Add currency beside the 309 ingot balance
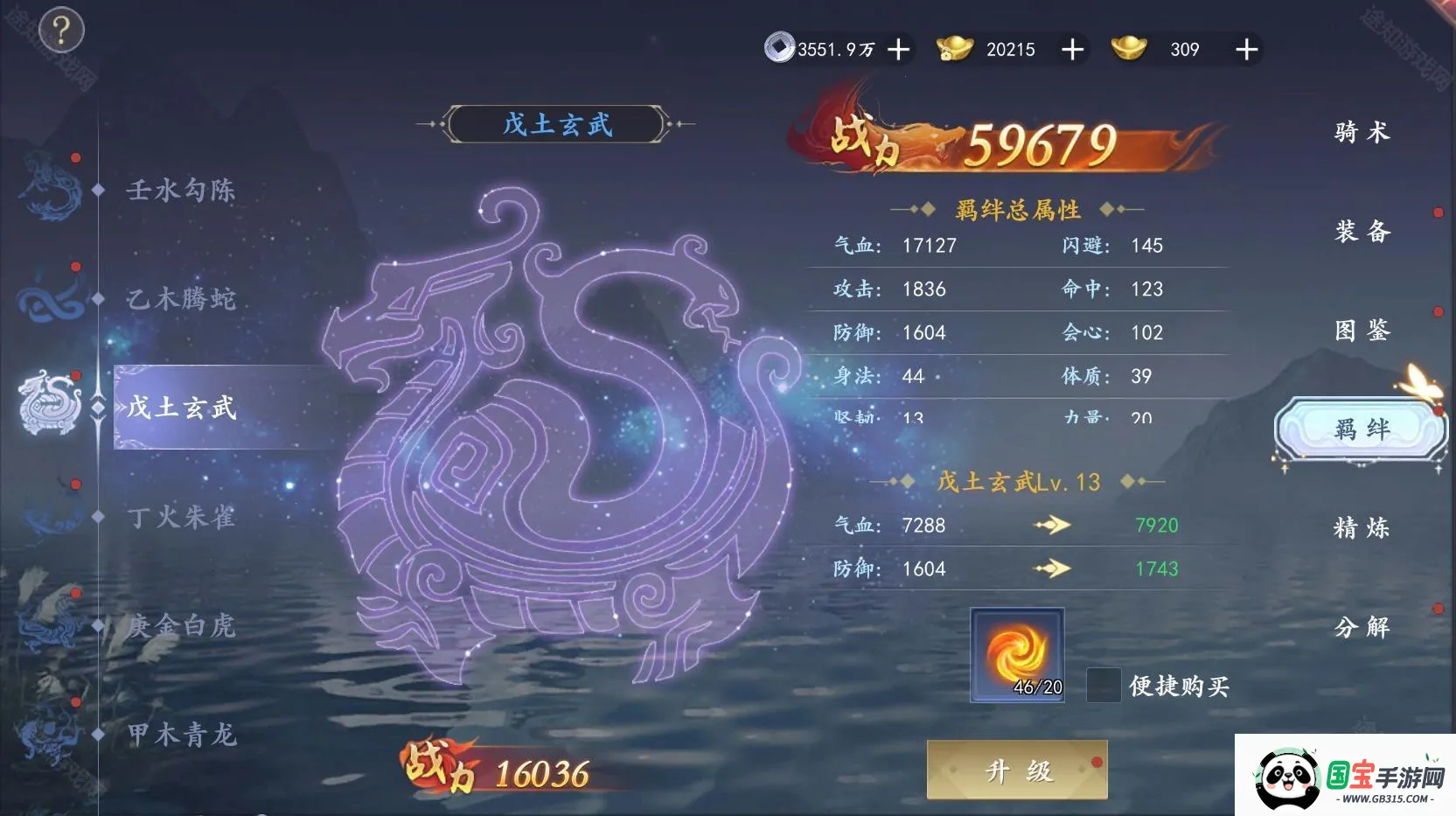1456x816 pixels. [x=1246, y=50]
